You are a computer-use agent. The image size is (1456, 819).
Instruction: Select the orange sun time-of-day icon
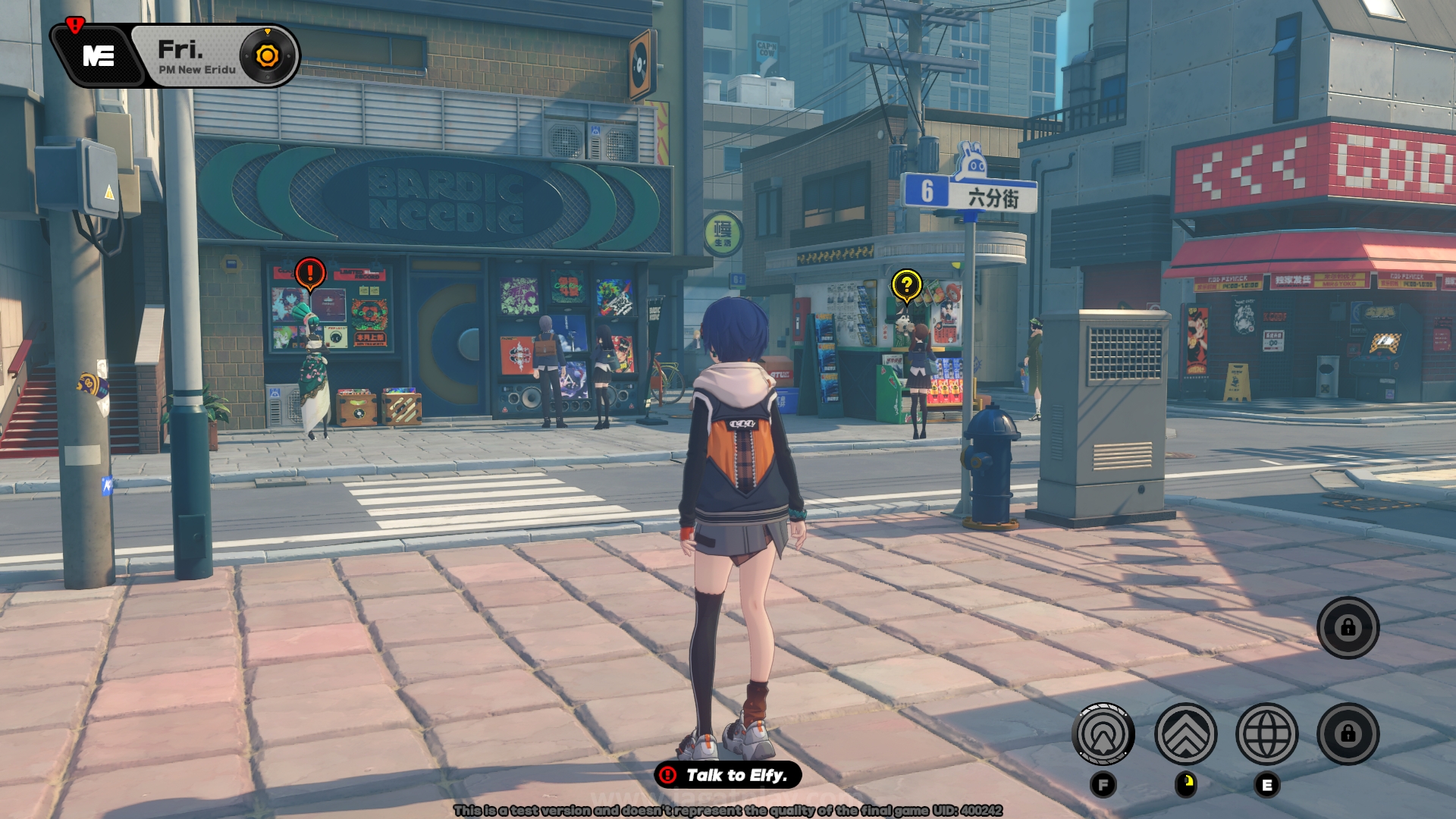click(267, 56)
